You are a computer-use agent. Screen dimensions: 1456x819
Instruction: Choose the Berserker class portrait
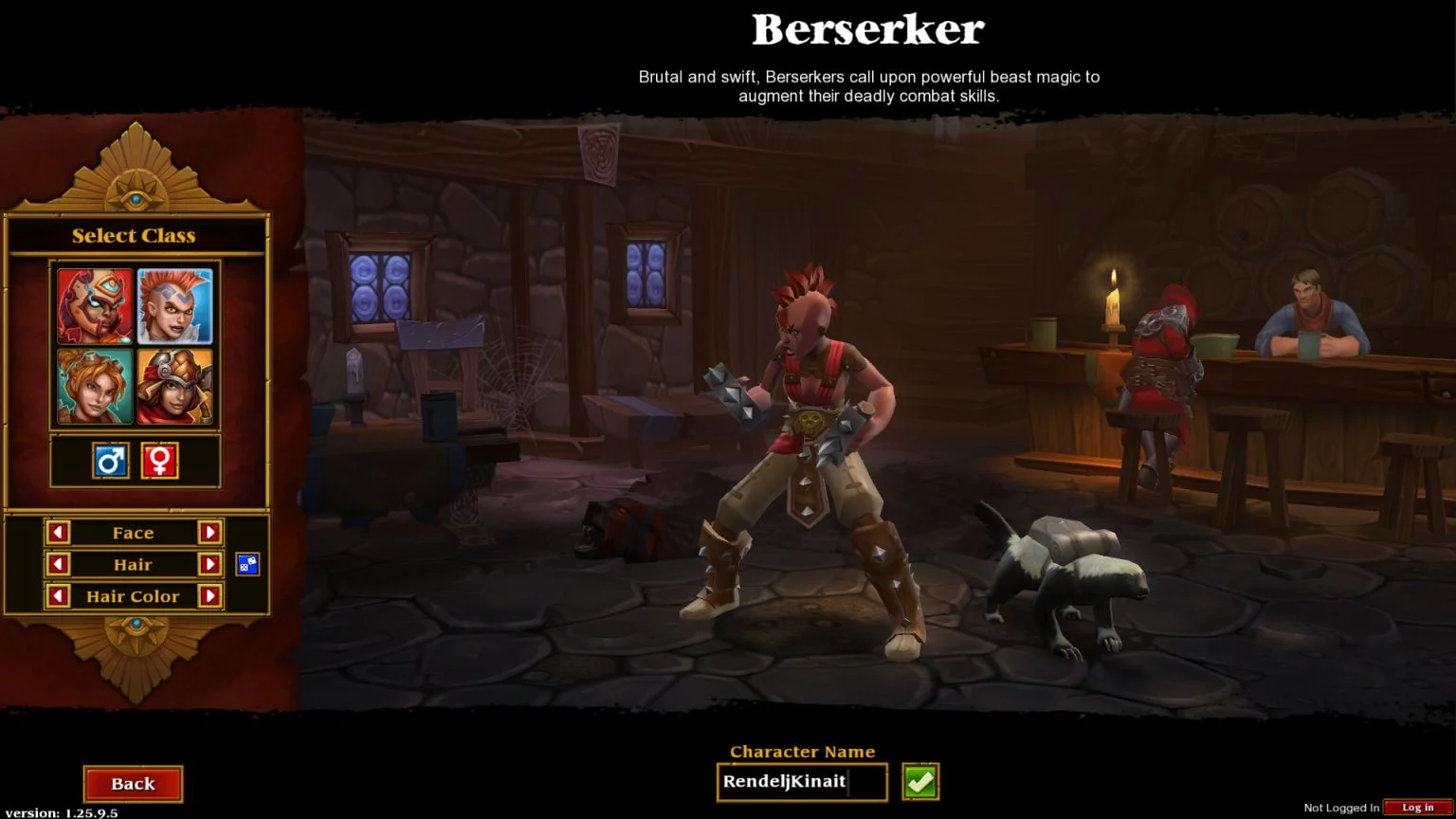(x=175, y=306)
